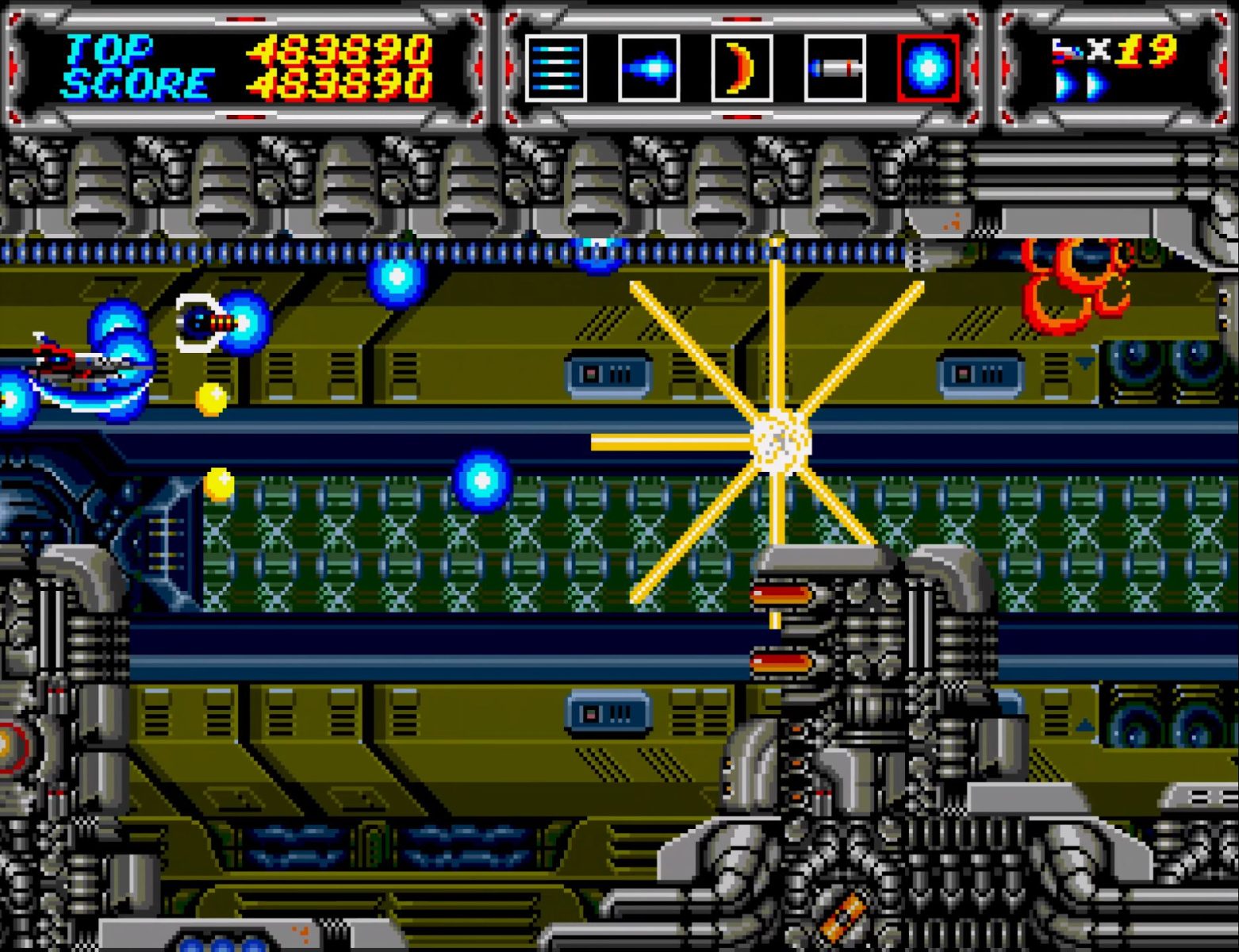1239x952 pixels.
Task: Activate the blue orb Hunter weapon
Action: pyautogui.click(x=928, y=68)
